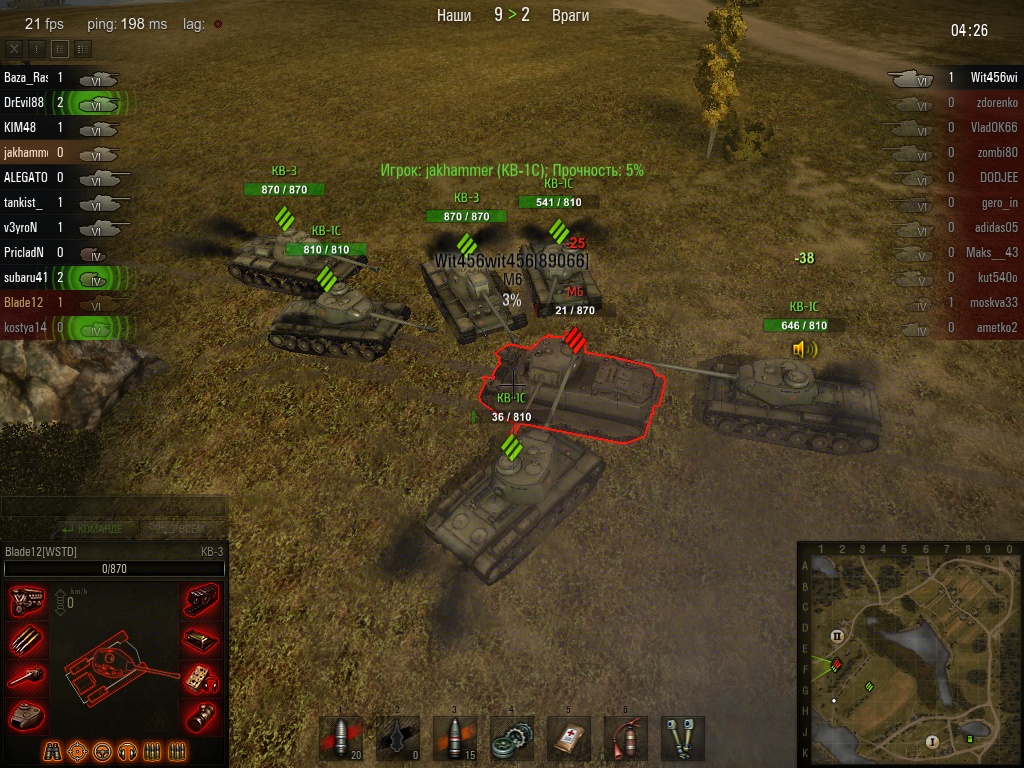1024x768 pixels.
Task: Select the empty premium shell slot
Action: 397,739
